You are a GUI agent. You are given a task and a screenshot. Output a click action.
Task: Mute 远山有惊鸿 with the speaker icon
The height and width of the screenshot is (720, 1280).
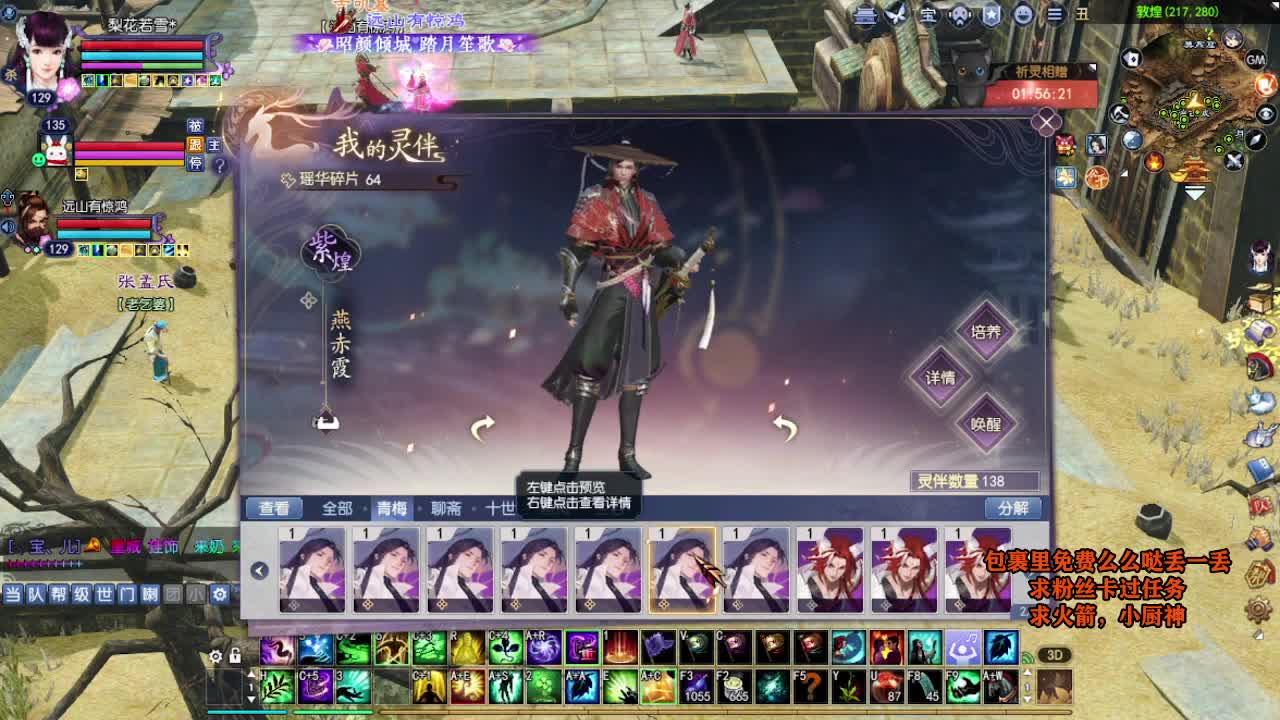tap(7, 224)
